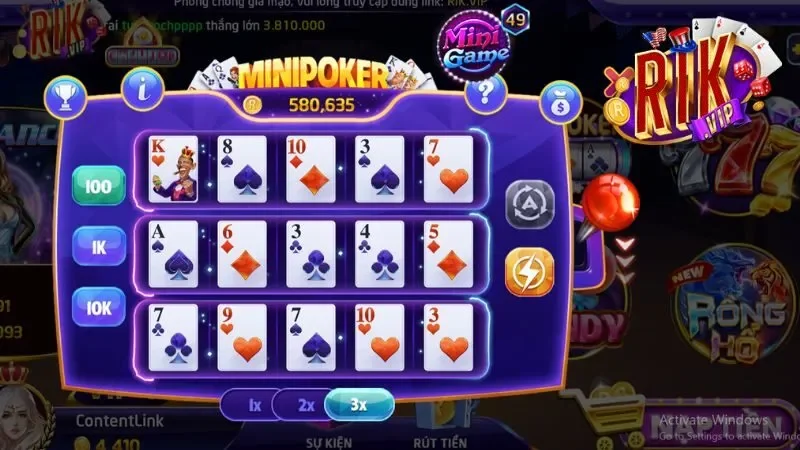Go to Rút Tiền withdrawal

[x=440, y=440]
